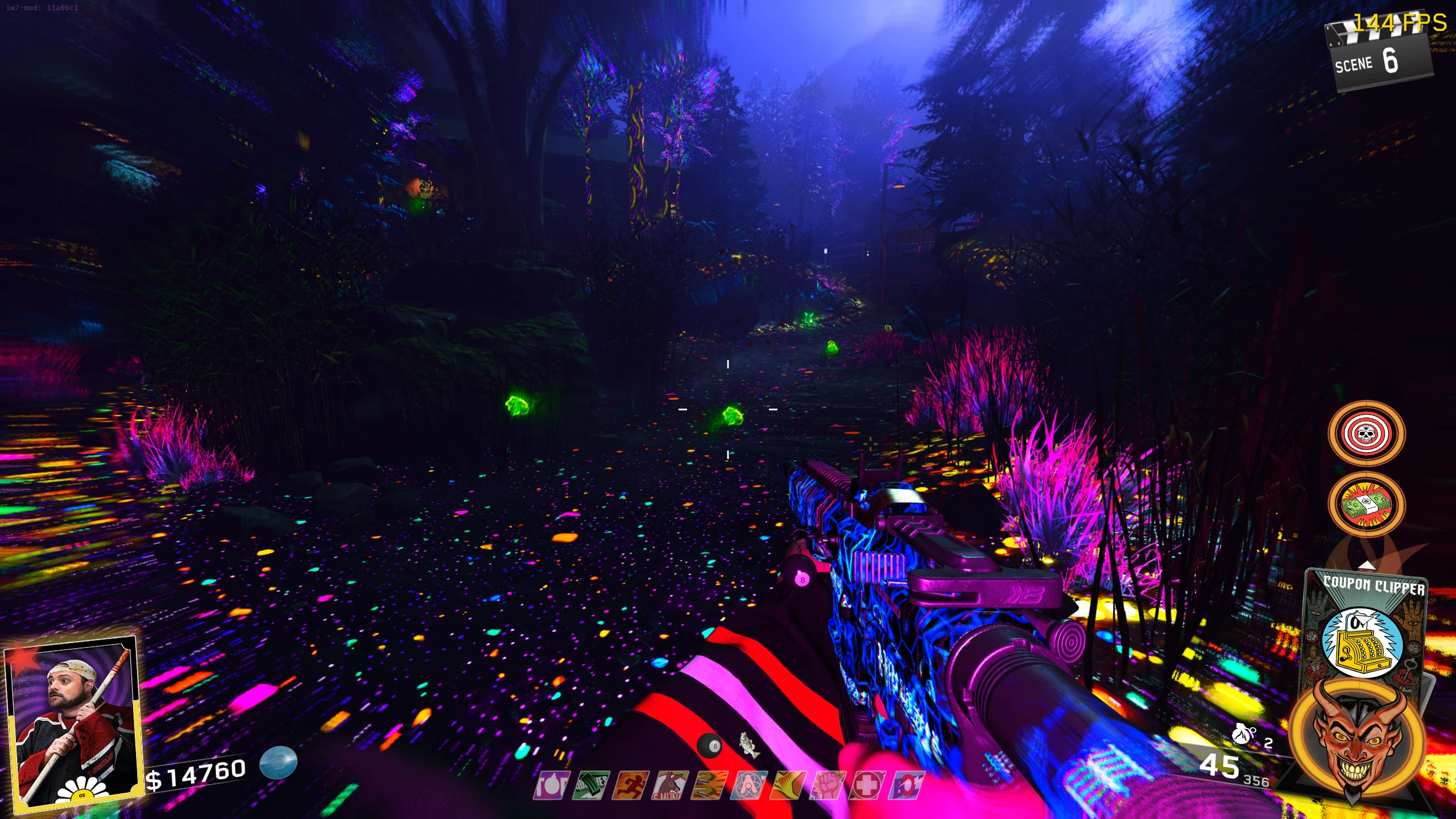The image size is (1456, 819).
Task: Activate the skull bullseye token
Action: tap(1366, 434)
